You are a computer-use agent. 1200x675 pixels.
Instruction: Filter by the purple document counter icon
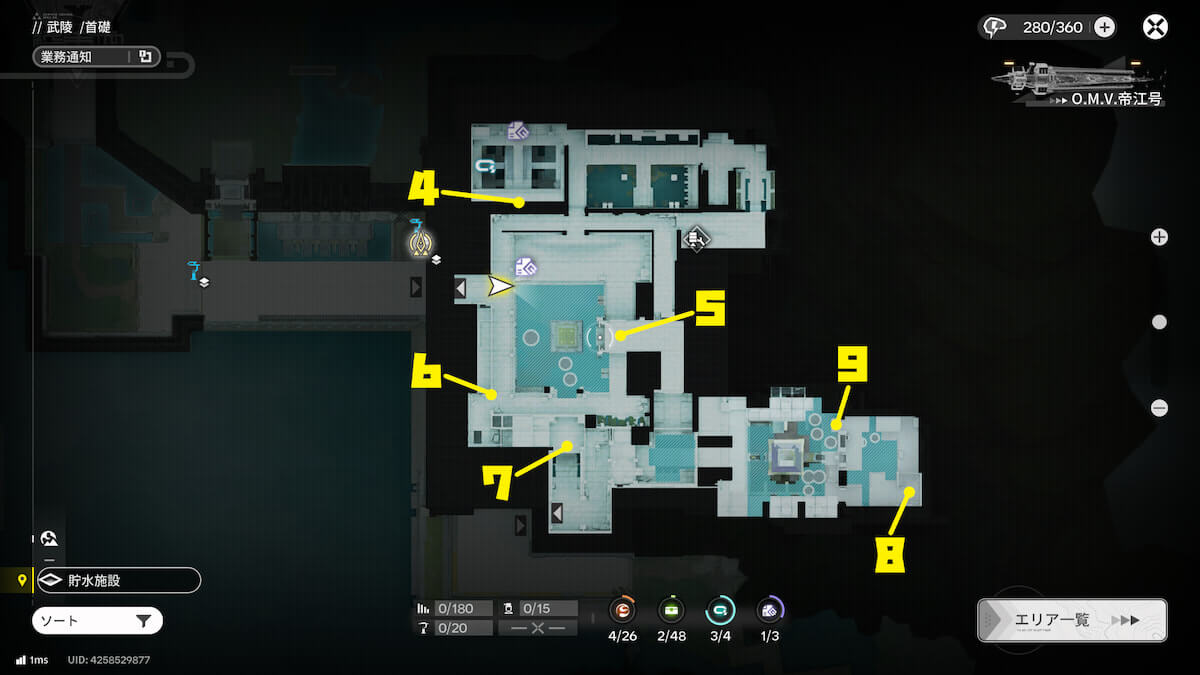point(768,610)
